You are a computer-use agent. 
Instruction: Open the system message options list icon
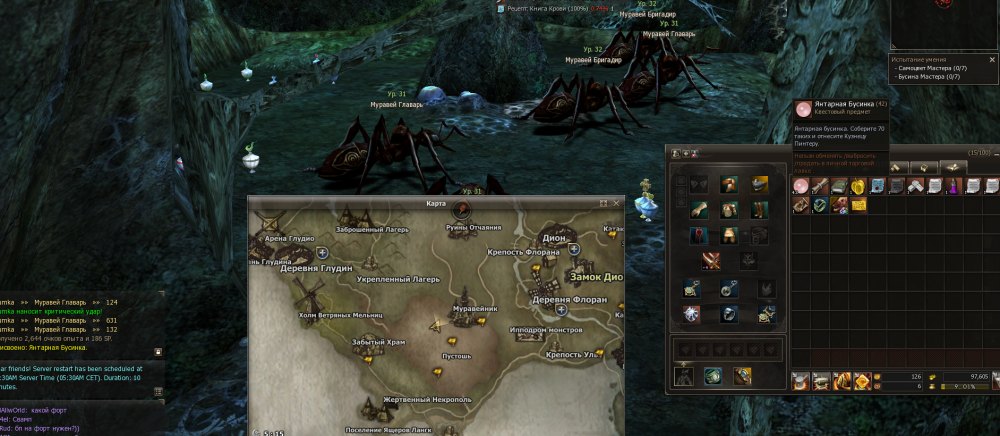(x=158, y=391)
